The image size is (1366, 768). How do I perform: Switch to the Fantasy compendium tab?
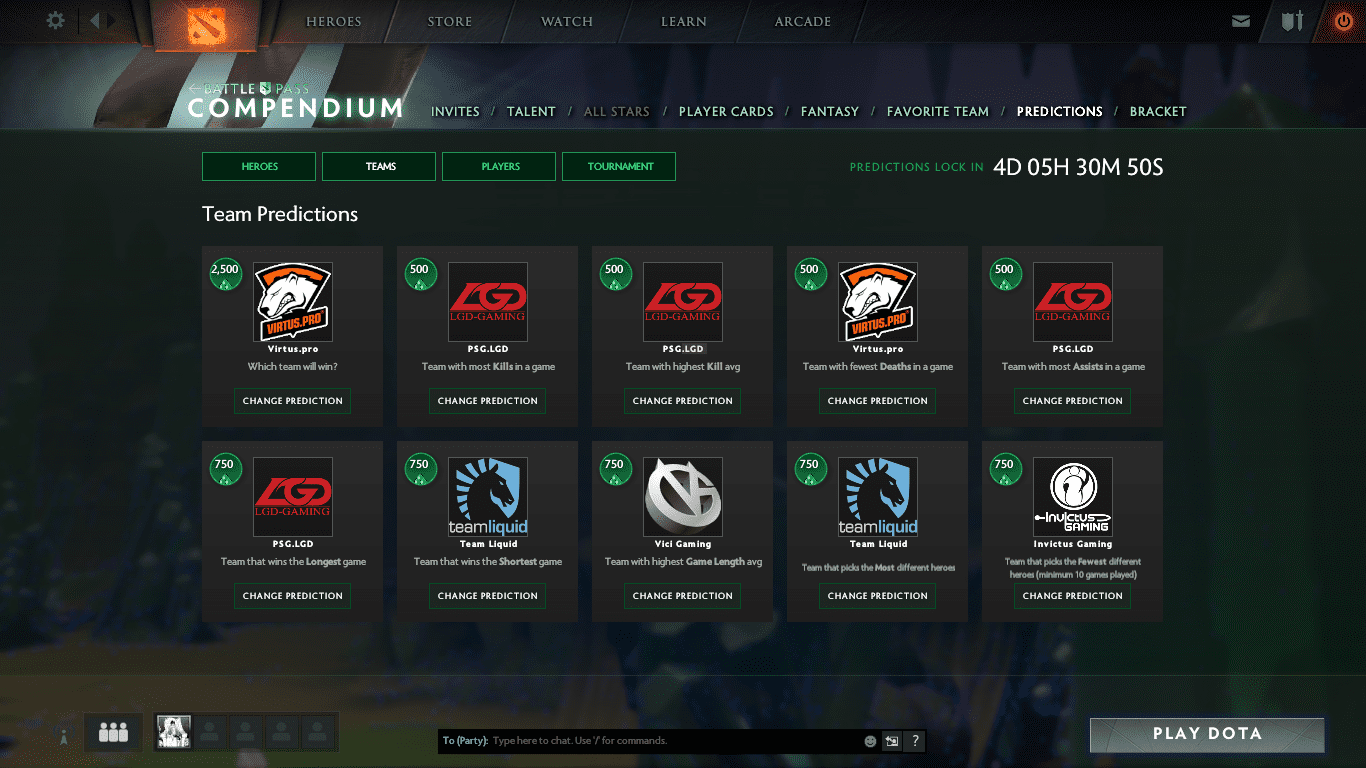click(x=829, y=112)
